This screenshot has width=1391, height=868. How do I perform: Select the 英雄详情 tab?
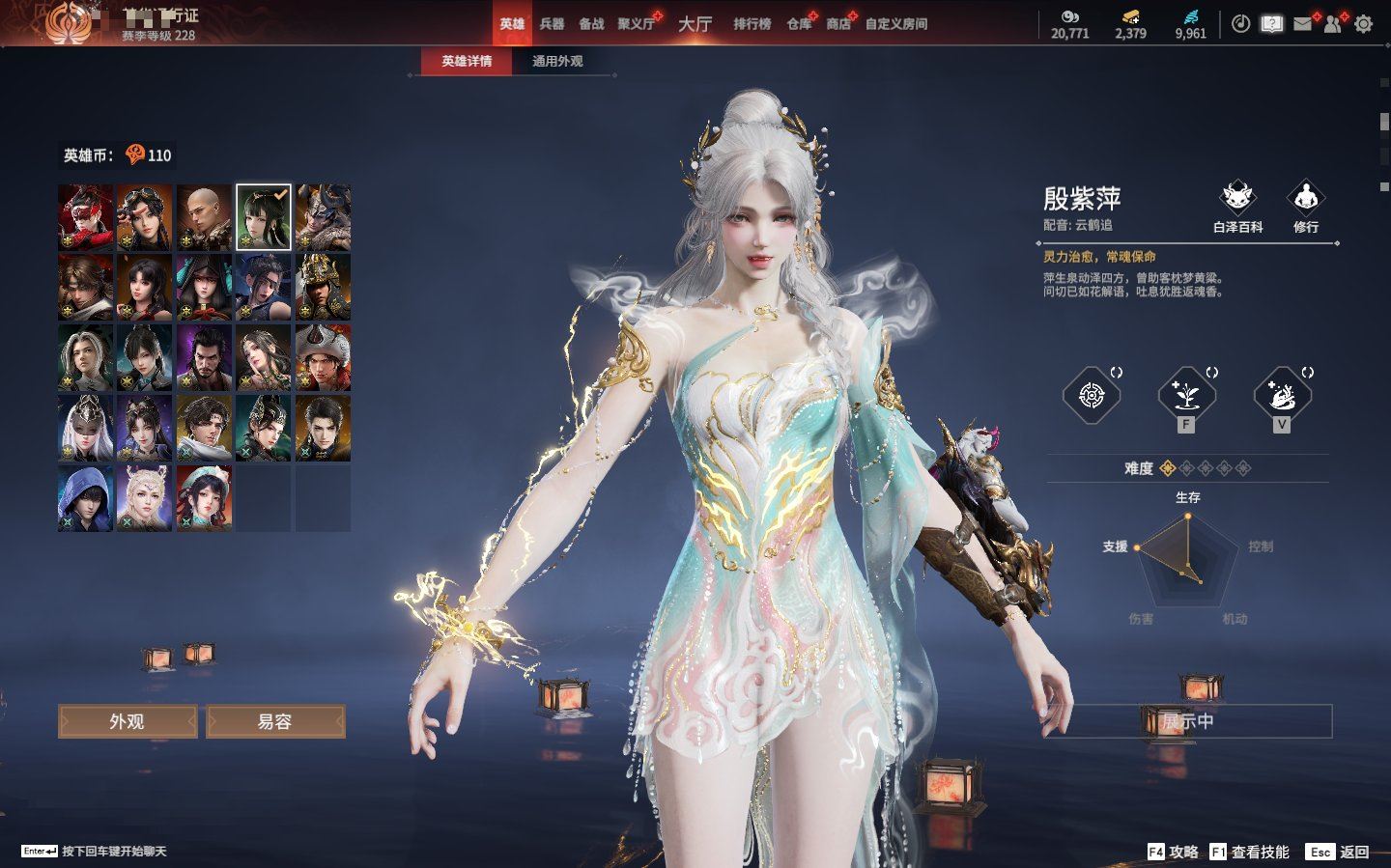tap(467, 61)
